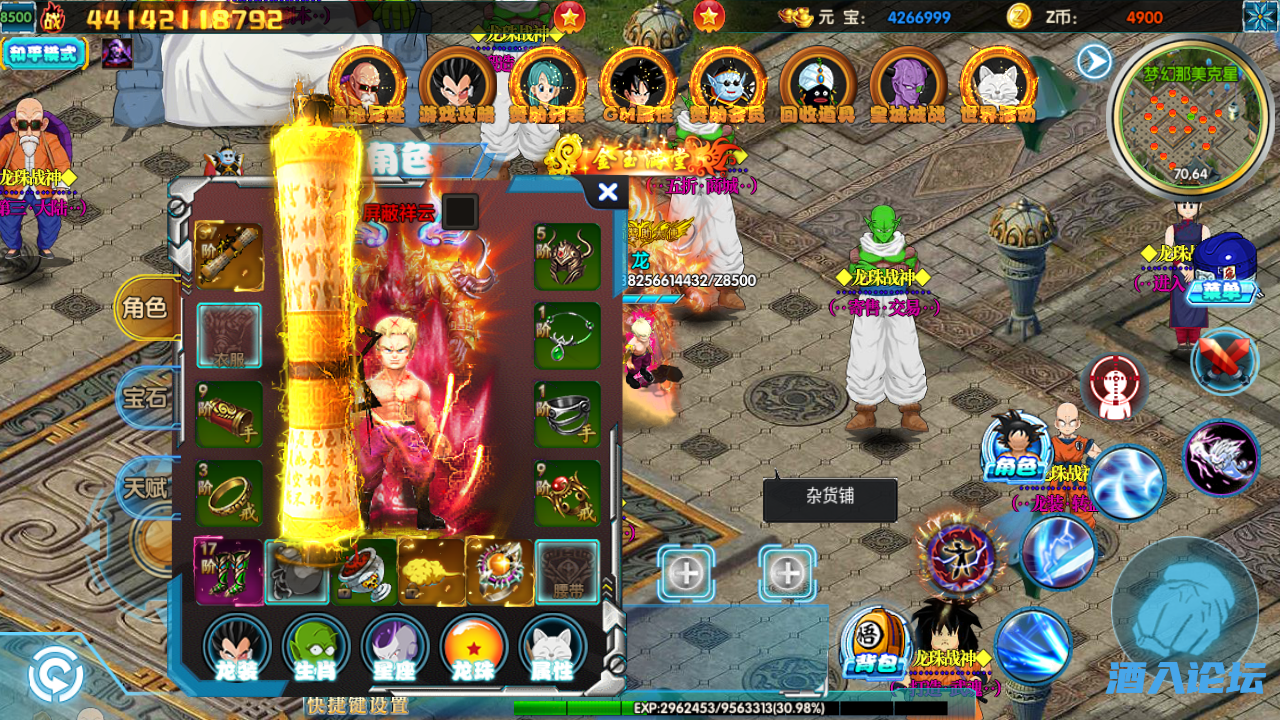Toggle the 屏蔽祥云 checkbox in character panel
Screen dimensions: 1280x720
pos(461,211)
